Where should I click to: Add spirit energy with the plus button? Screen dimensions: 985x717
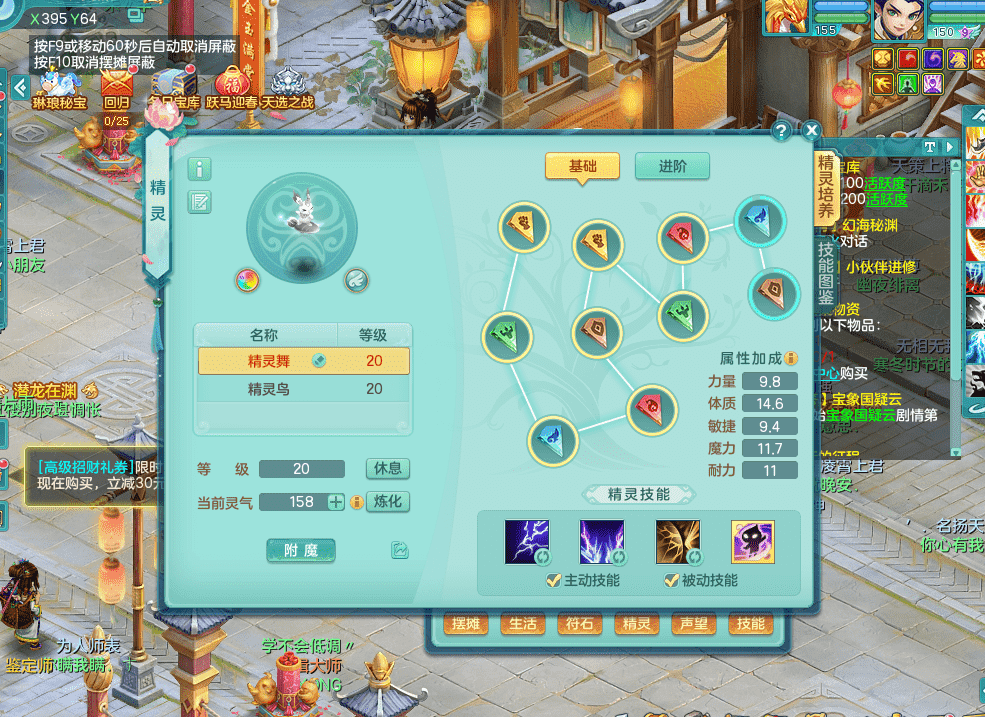336,502
